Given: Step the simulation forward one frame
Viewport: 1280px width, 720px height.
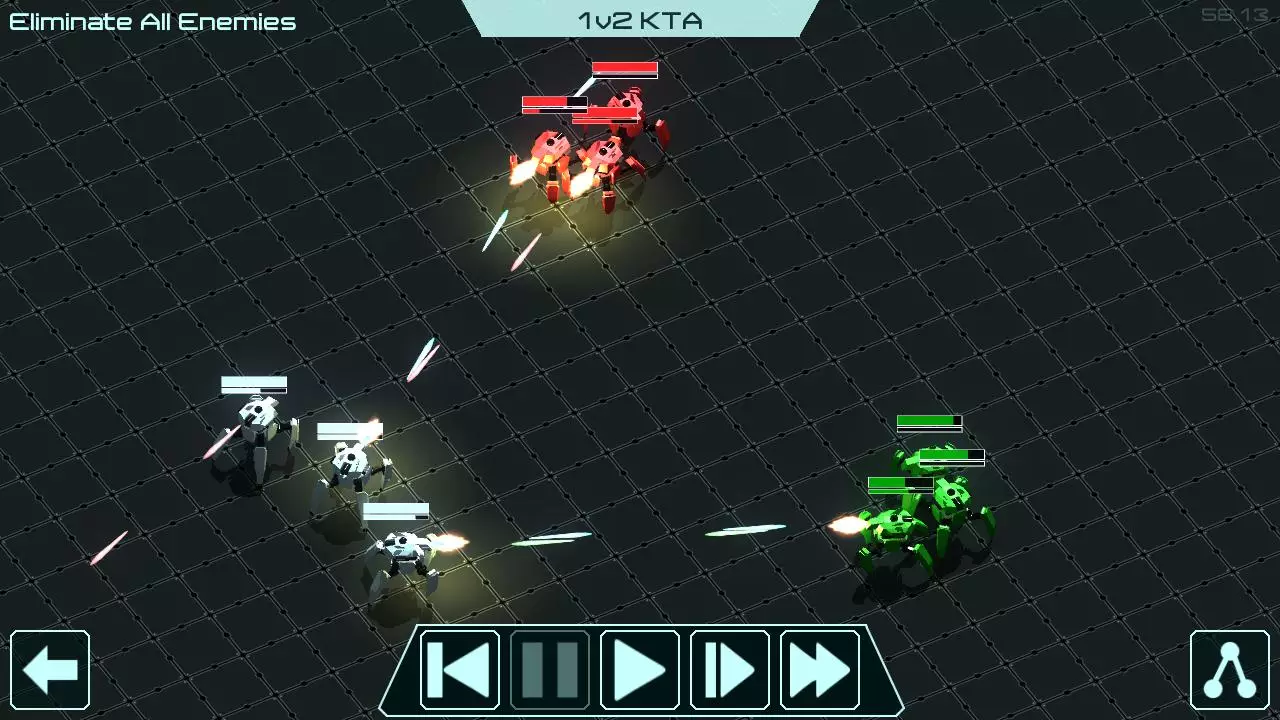Looking at the screenshot, I should coord(729,669).
